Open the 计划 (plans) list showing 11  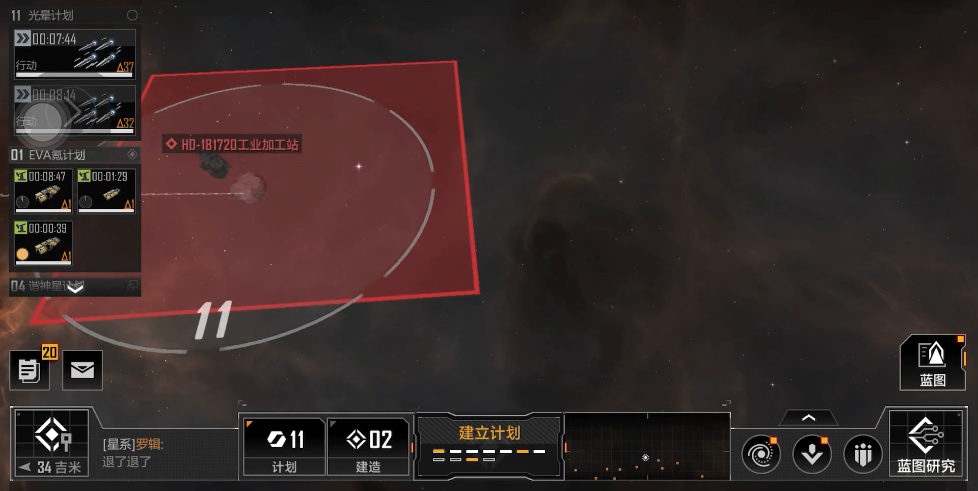pyautogui.click(x=284, y=446)
